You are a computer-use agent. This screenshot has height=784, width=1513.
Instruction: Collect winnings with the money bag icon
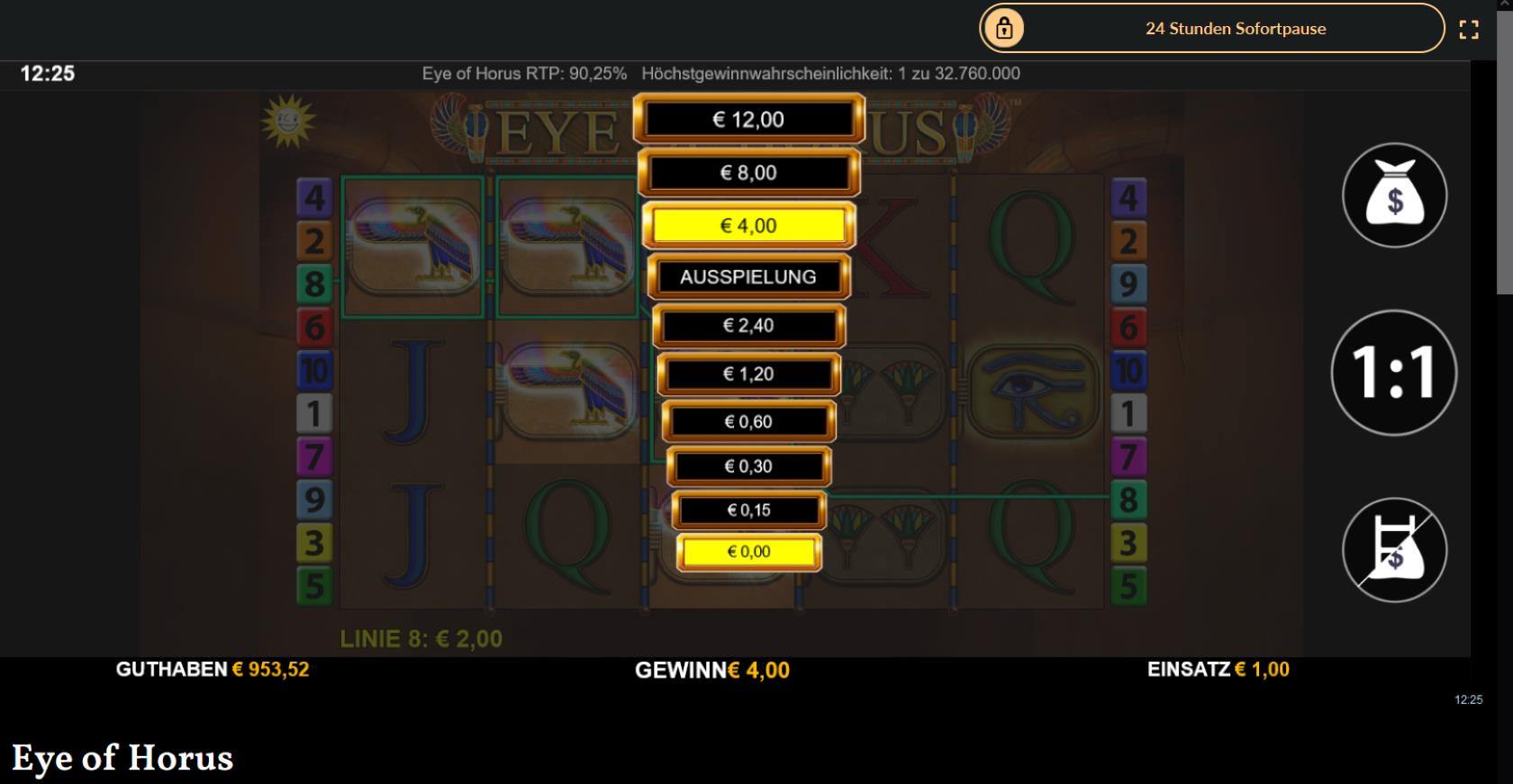point(1394,194)
